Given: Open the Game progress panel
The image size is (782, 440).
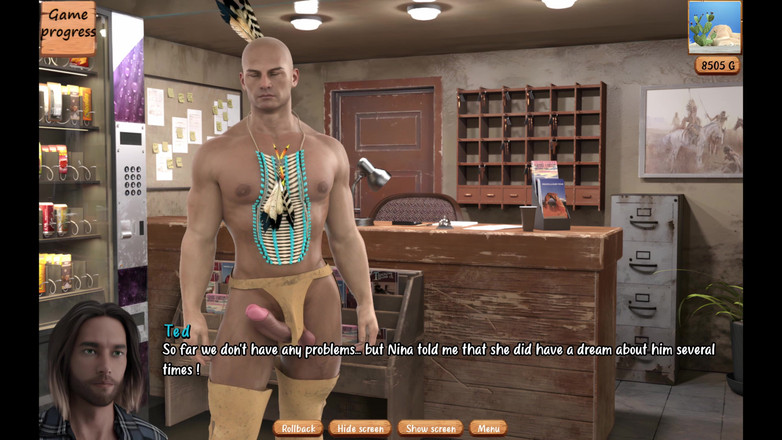Looking at the screenshot, I should point(68,26).
